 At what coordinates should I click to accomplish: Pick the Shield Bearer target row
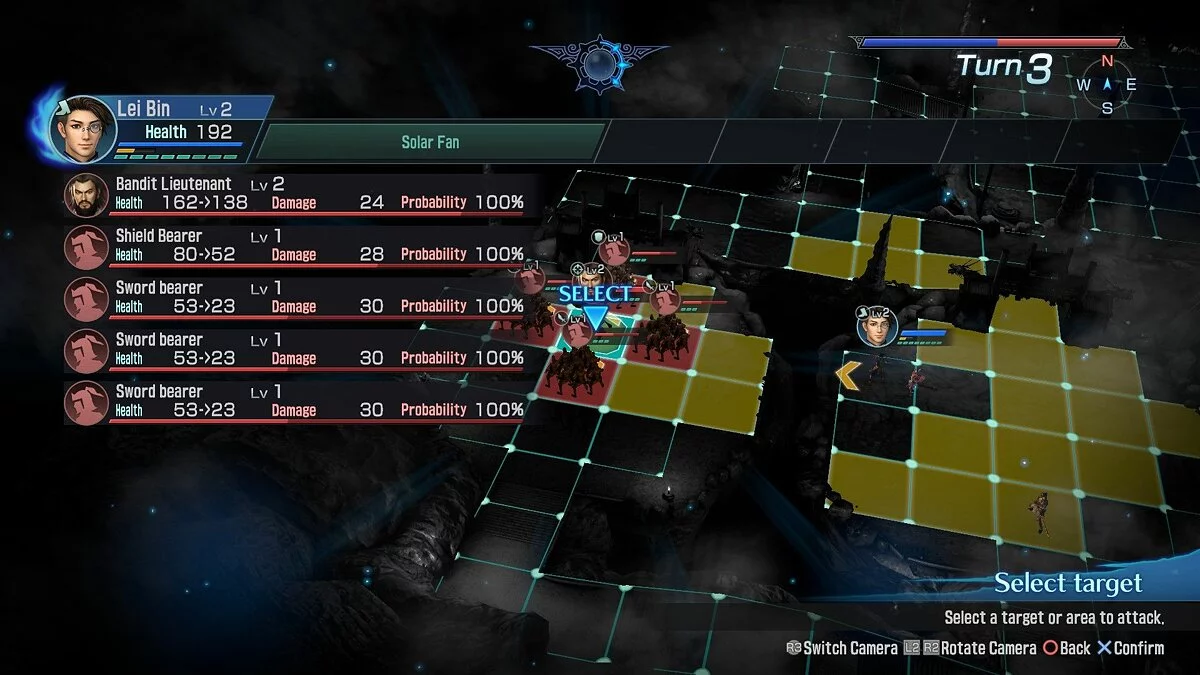tap(300, 246)
